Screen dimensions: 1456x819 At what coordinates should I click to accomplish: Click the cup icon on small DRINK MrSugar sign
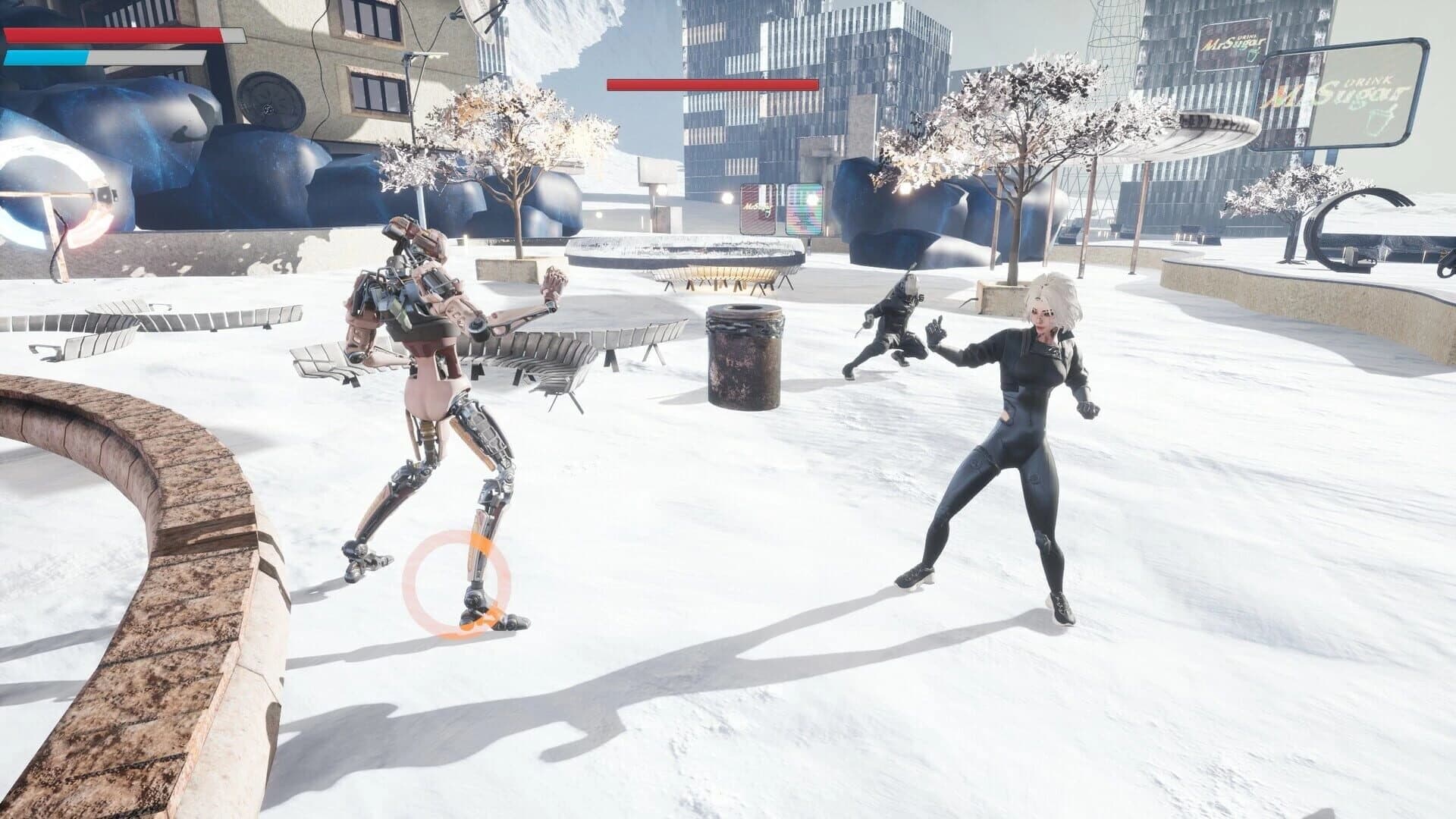tap(1251, 56)
